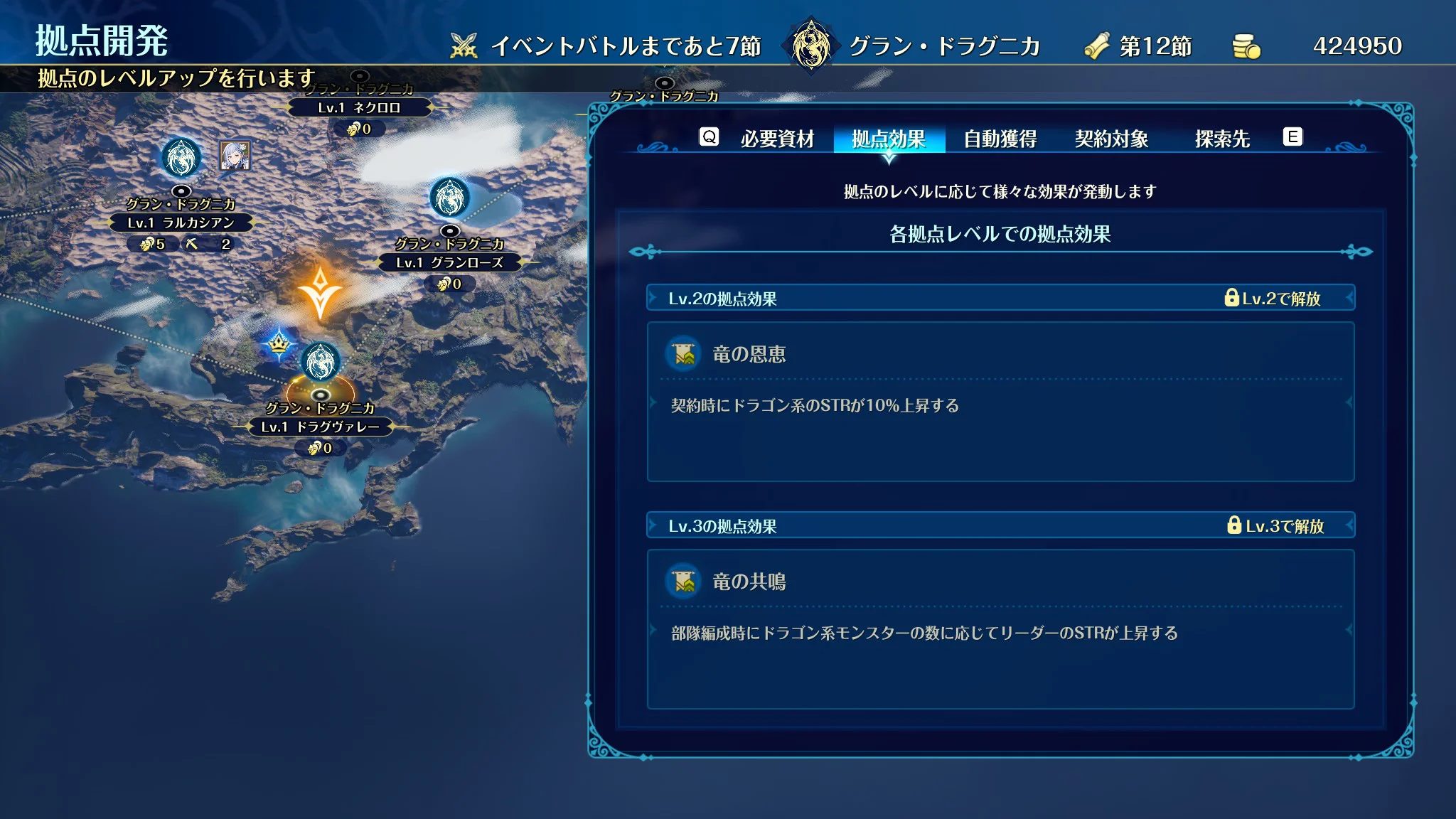Image resolution: width=1456 pixels, height=819 pixels.
Task: Open the 探索先 tab
Action: coord(1221,139)
